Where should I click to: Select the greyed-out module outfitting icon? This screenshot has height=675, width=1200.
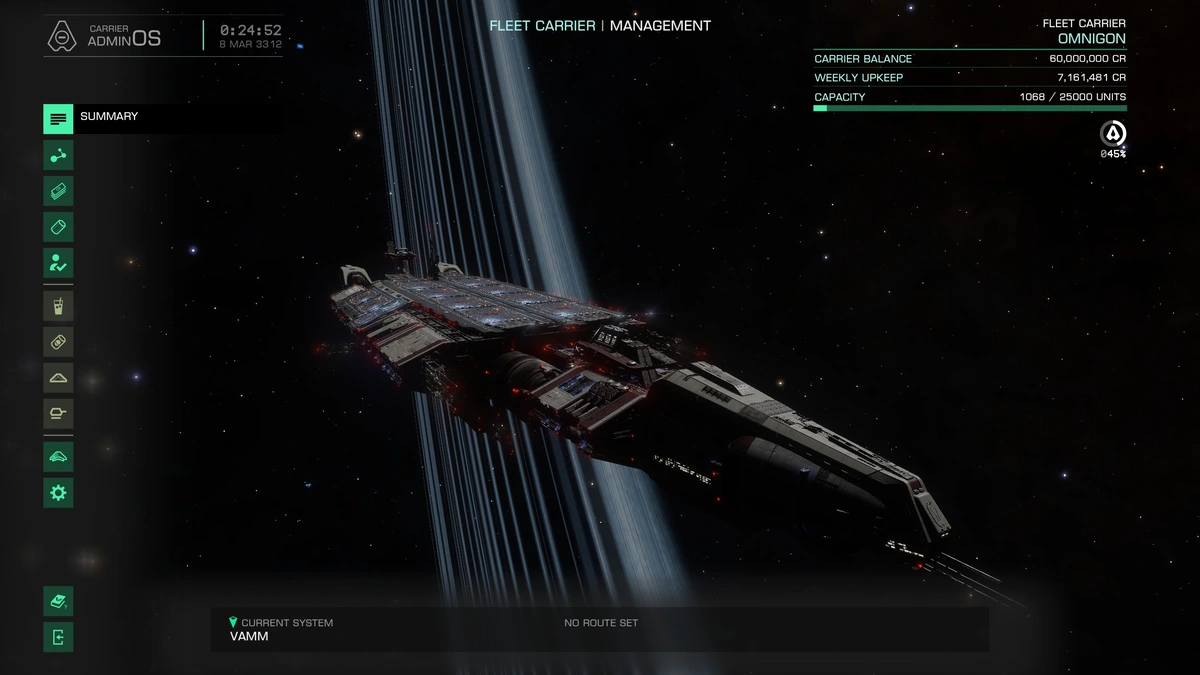pos(58,414)
